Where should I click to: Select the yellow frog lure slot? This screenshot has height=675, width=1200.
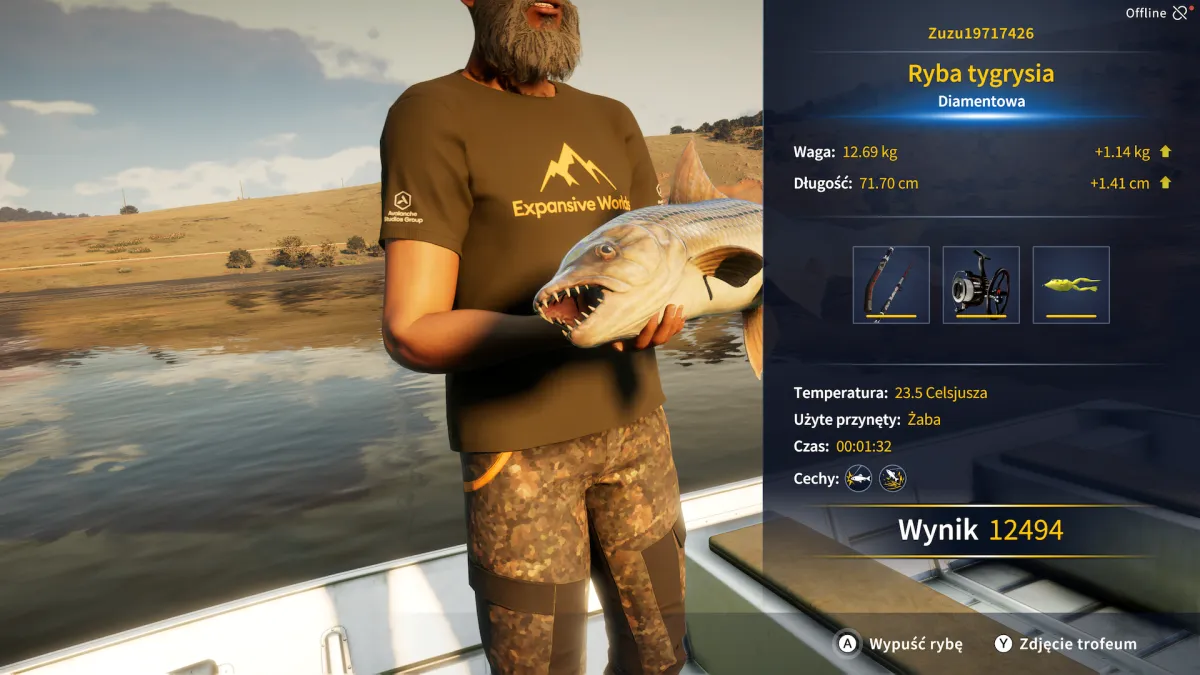(x=1071, y=285)
